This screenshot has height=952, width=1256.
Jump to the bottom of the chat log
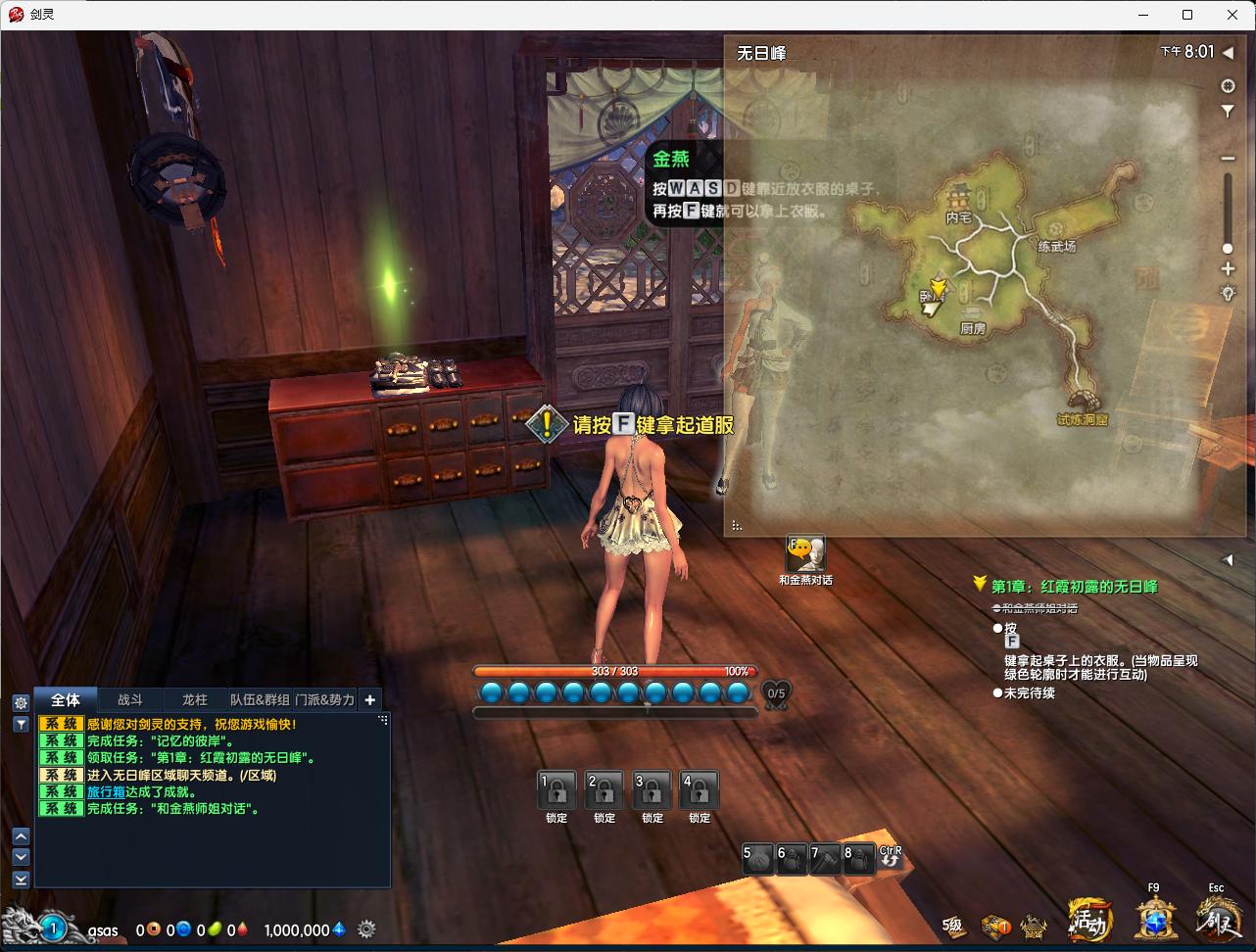coord(21,880)
